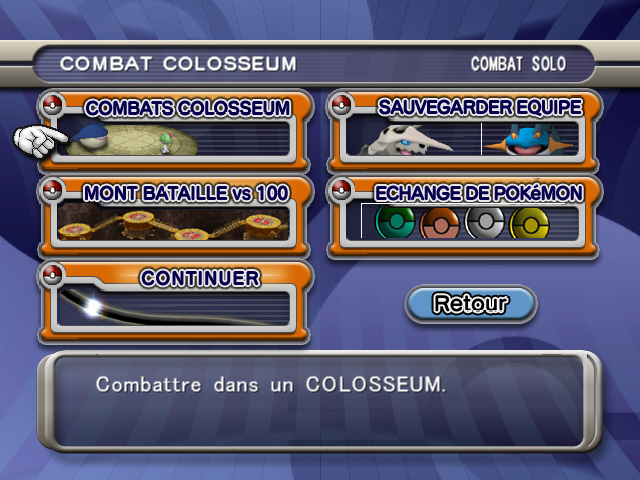
Task: Click the blue Retour button
Action: pos(470,303)
